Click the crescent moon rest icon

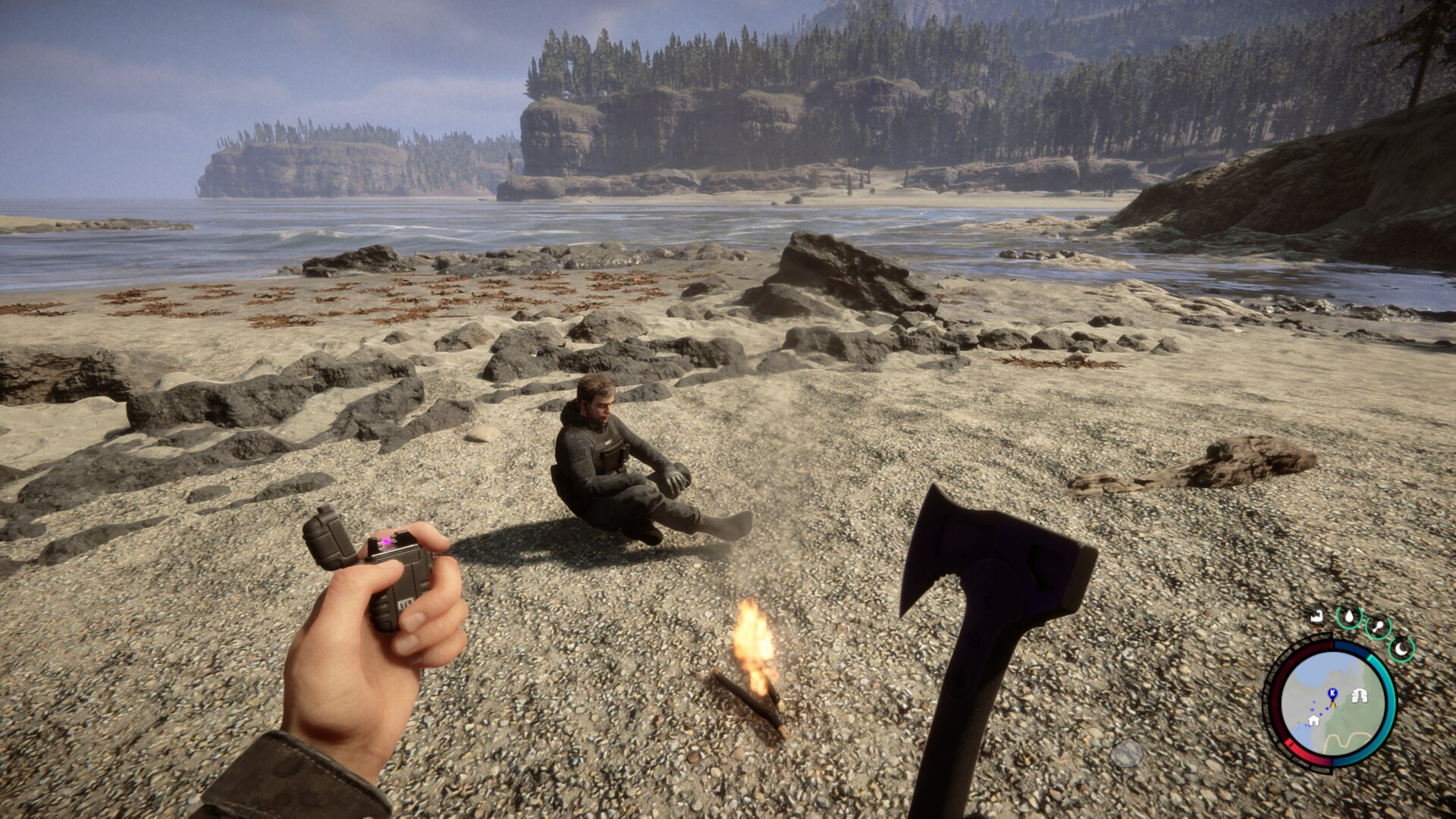click(1401, 648)
